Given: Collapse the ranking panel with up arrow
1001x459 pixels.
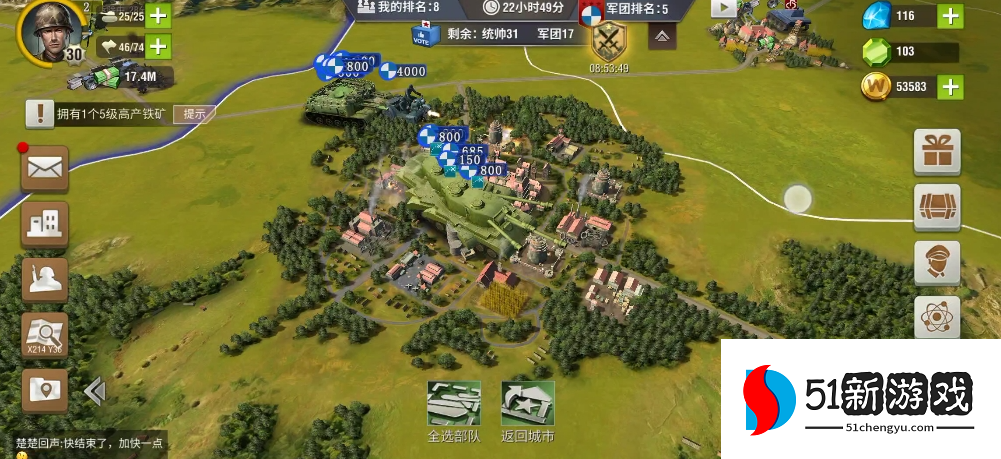Looking at the screenshot, I should coord(661,37).
